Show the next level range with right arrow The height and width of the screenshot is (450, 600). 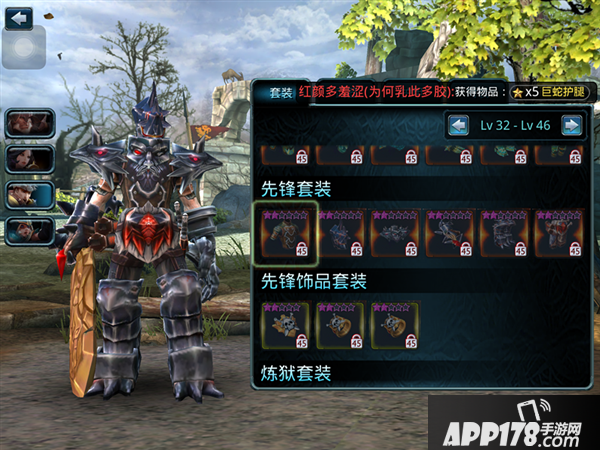[x=571, y=125]
